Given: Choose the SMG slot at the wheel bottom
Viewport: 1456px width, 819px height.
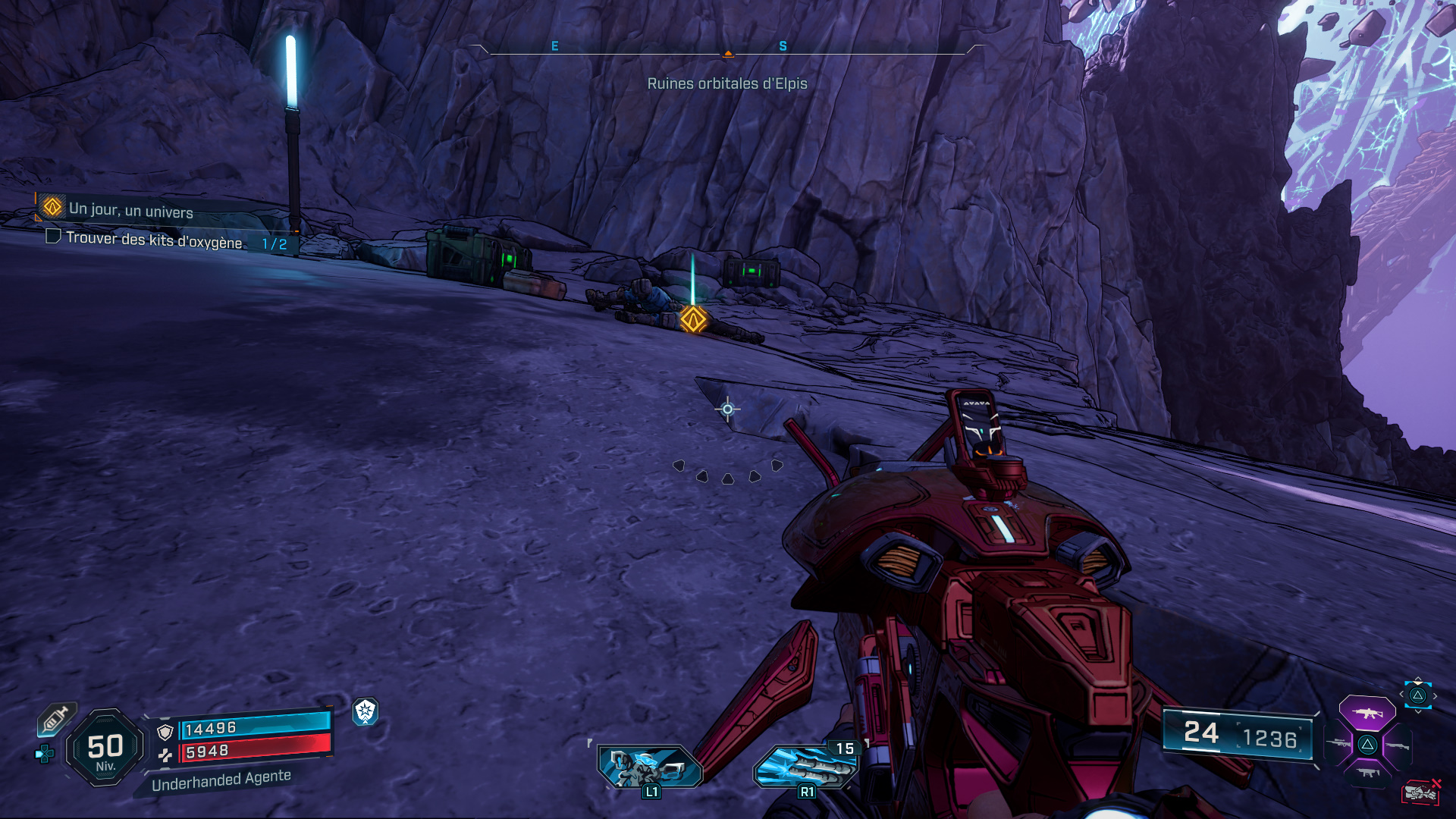Looking at the screenshot, I should 1367,772.
